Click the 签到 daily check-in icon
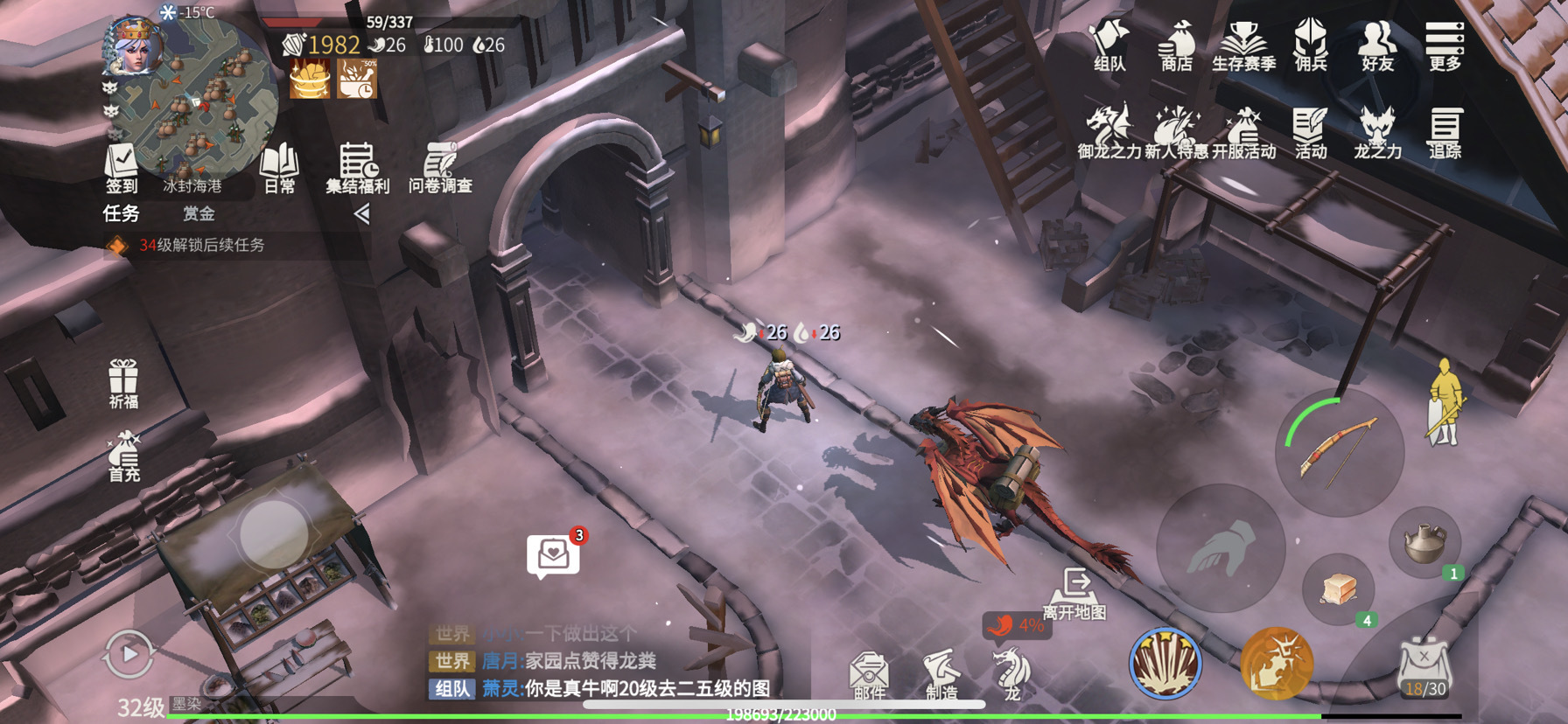This screenshot has width=1568, height=724. click(122, 168)
